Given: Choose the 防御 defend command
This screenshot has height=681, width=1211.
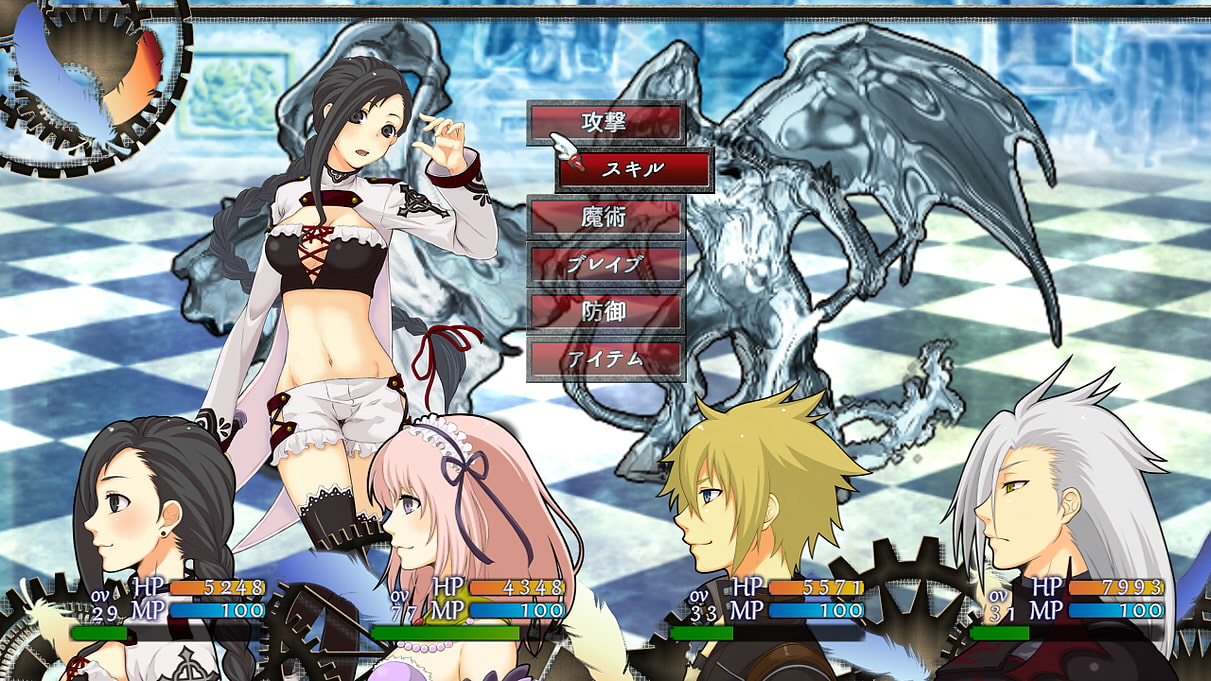Looking at the screenshot, I should 605,311.
